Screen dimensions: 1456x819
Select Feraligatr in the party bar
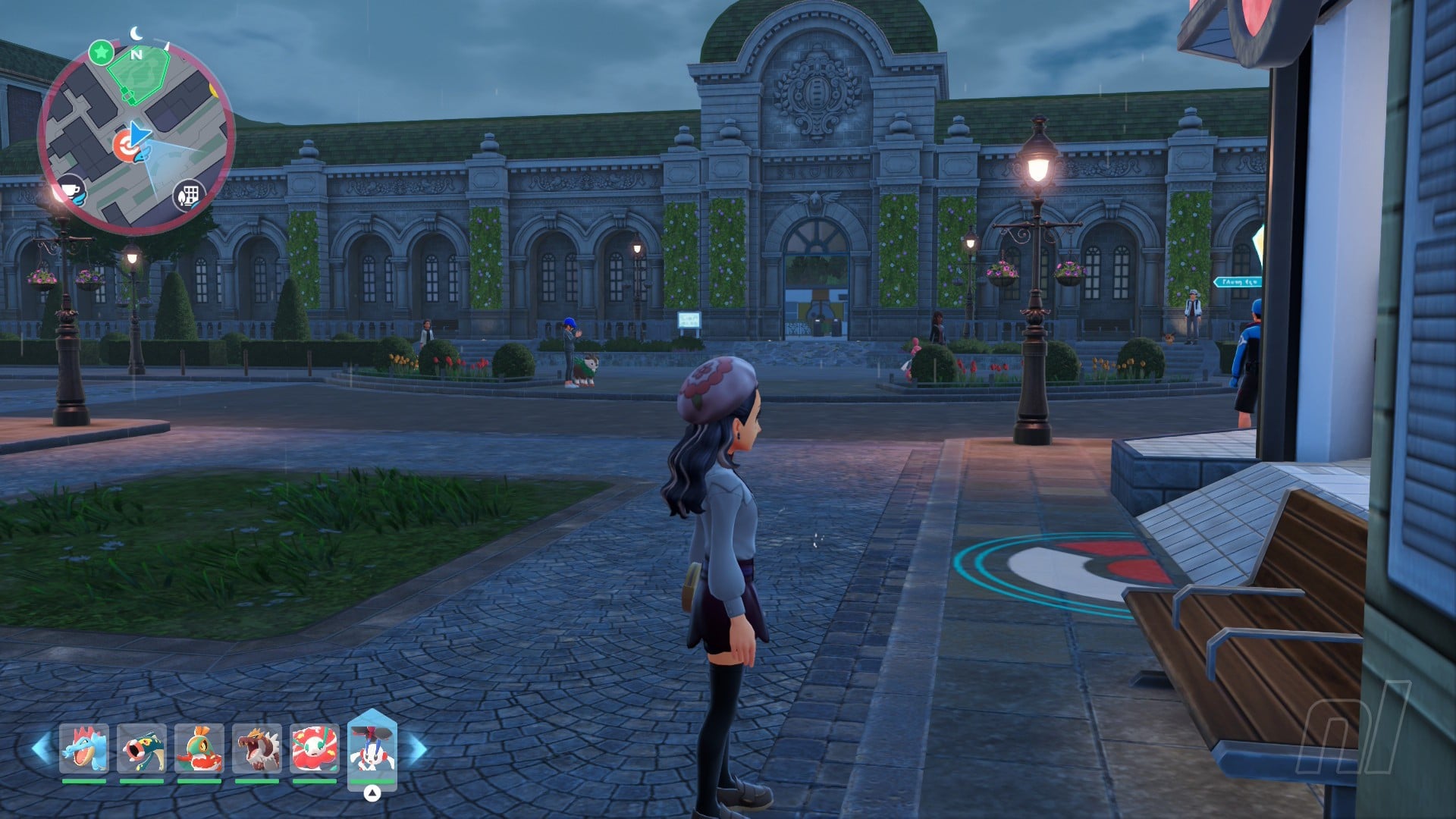pos(83,748)
